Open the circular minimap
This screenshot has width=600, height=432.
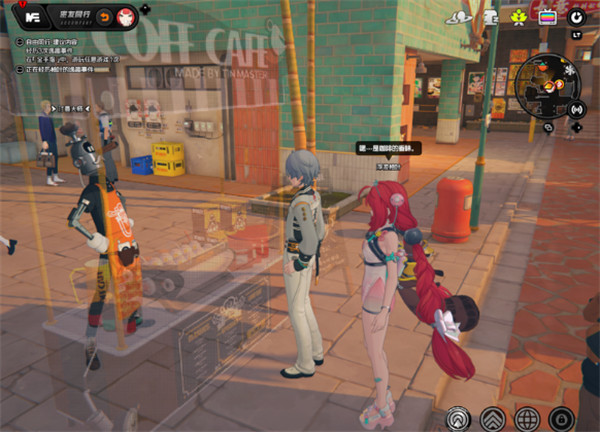[x=548, y=88]
